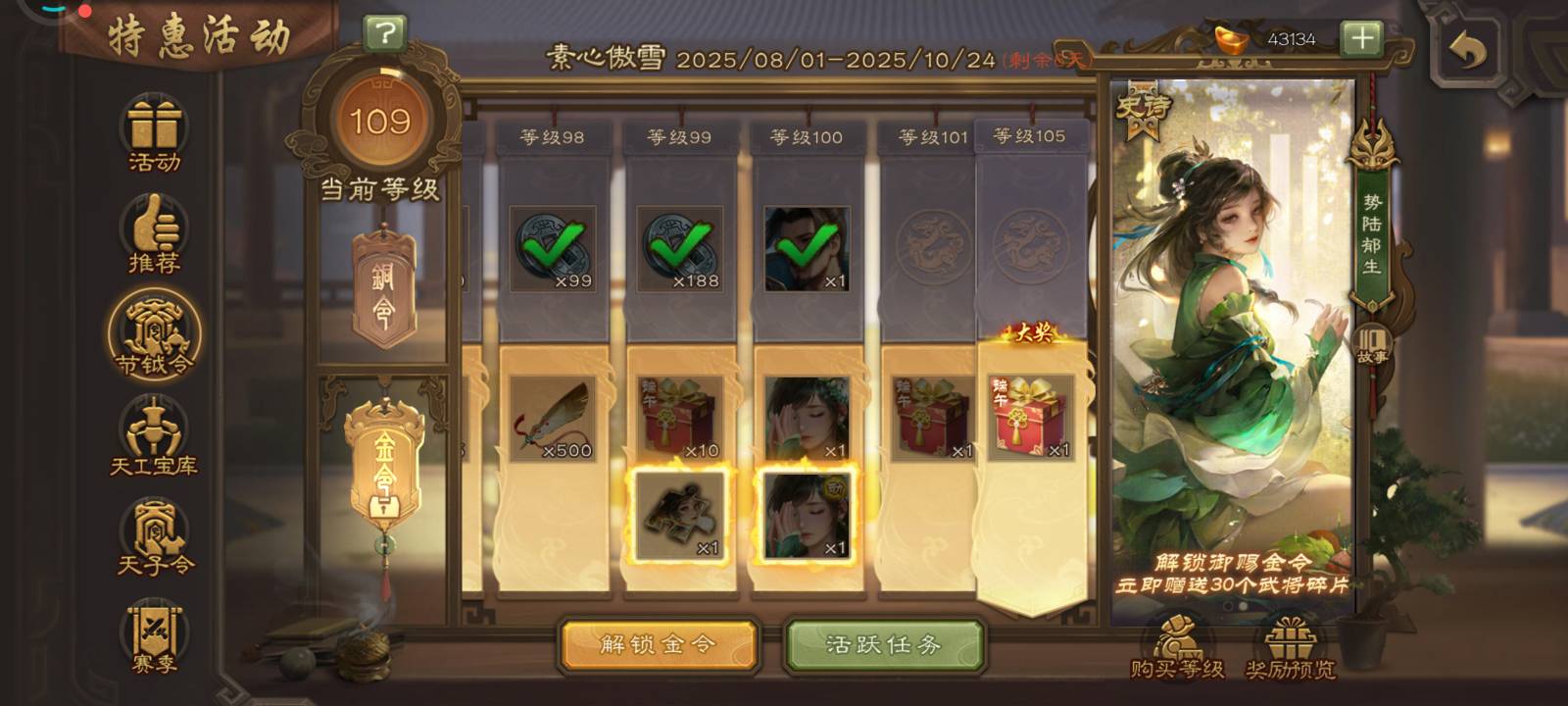1568x706 pixels.
Task: Show help with the question mark button
Action: pos(385,34)
